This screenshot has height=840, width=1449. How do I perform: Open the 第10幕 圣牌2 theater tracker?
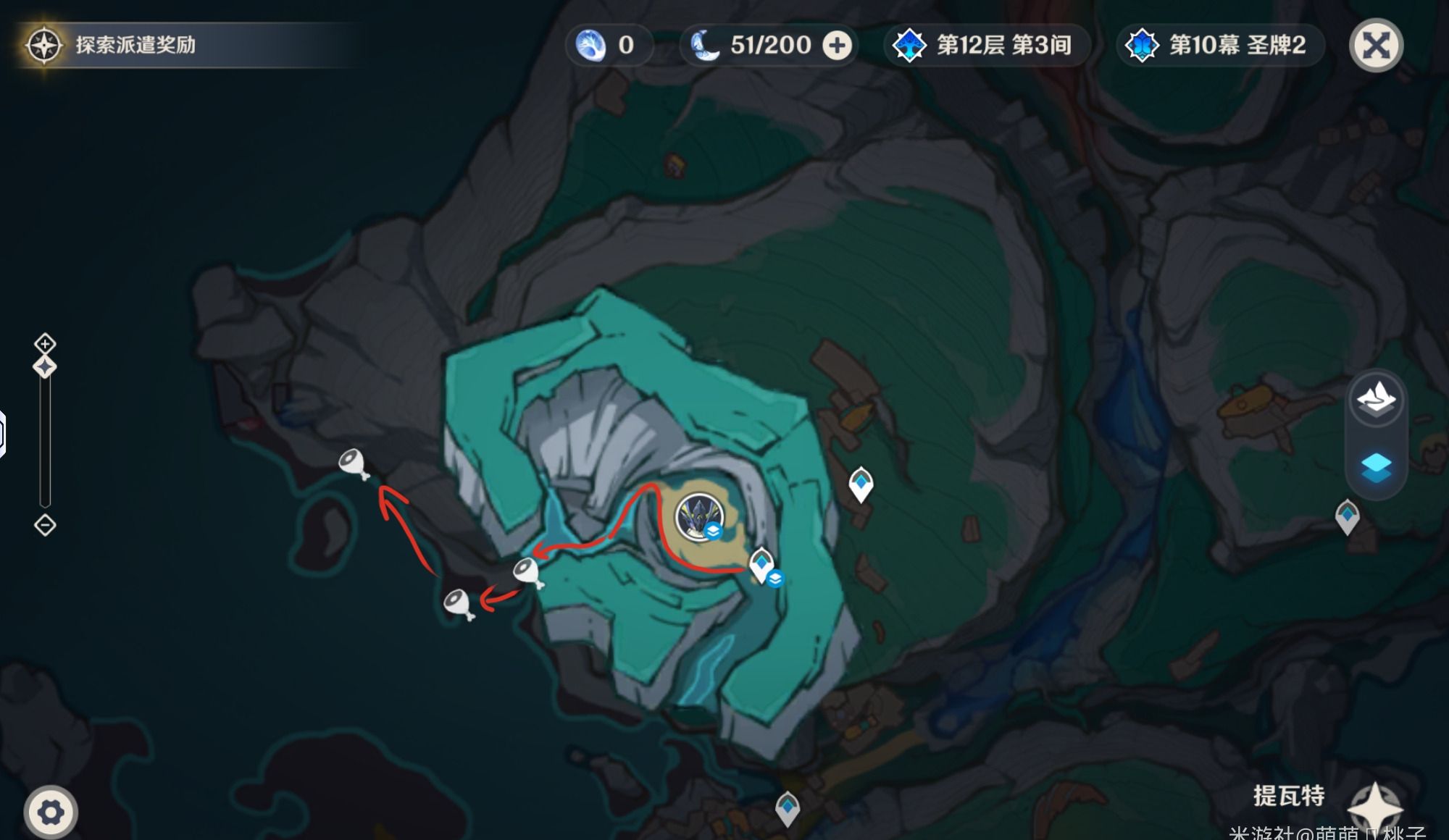coord(1219,46)
